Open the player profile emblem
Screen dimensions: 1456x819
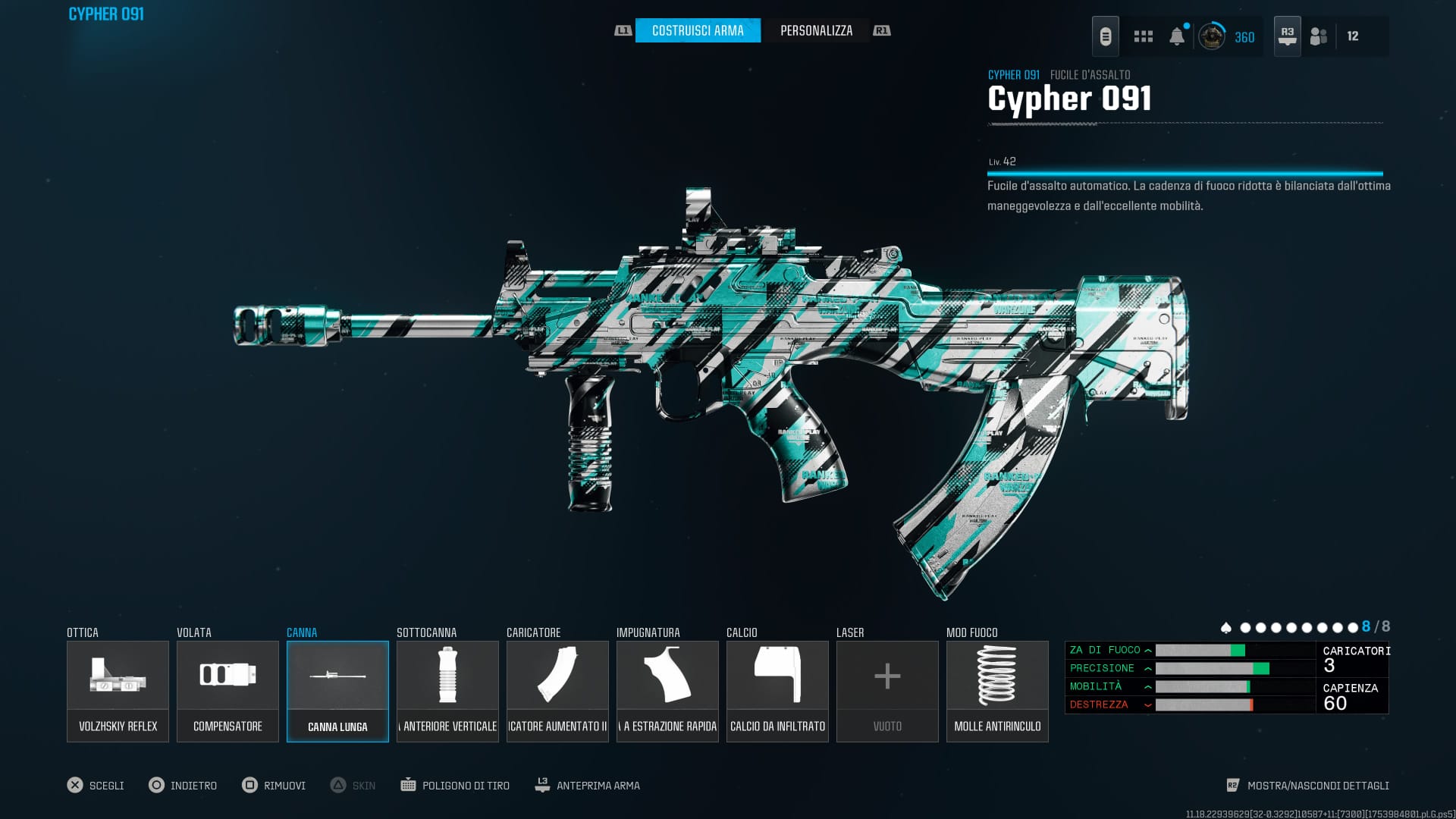[x=1212, y=36]
